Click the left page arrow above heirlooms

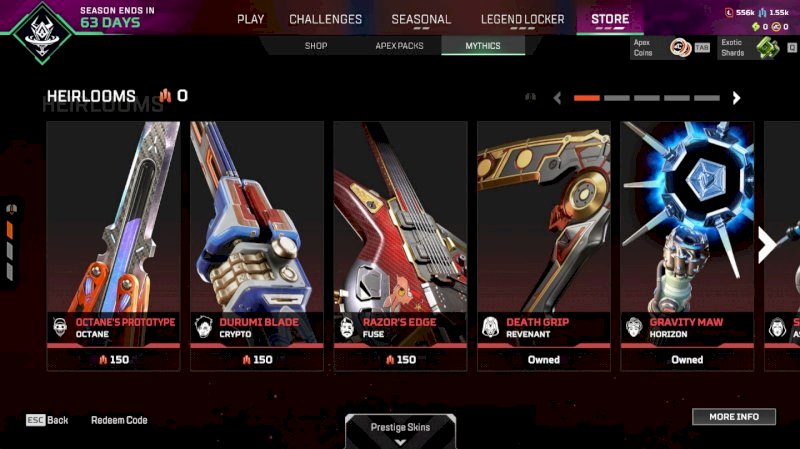tap(557, 98)
